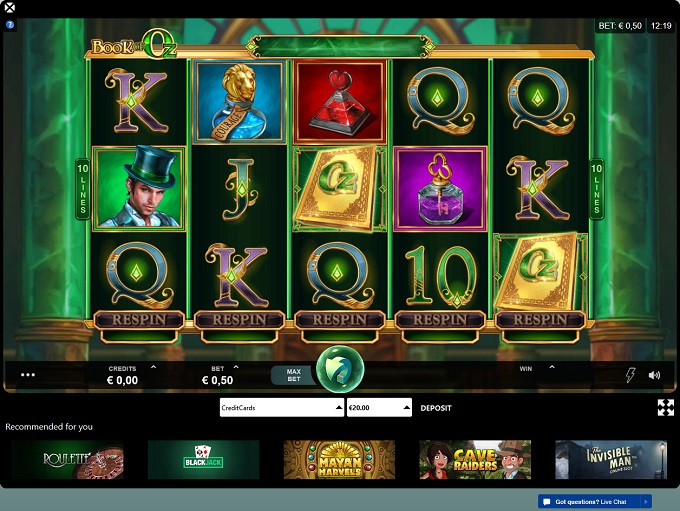Screen dimensions: 680x511
Task: Mute the game sound
Action: [x=654, y=375]
